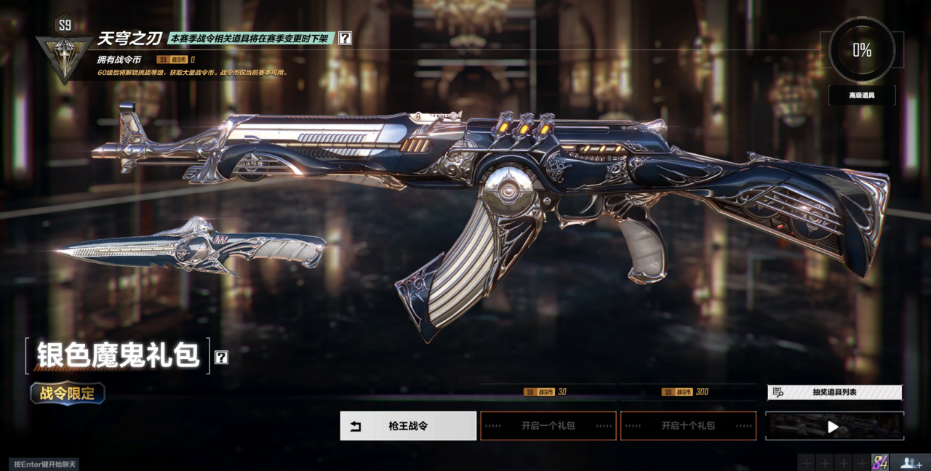This screenshot has height=471, width=931.
Task: Open ten gift packs (开启十个礼包)
Action: click(x=687, y=426)
